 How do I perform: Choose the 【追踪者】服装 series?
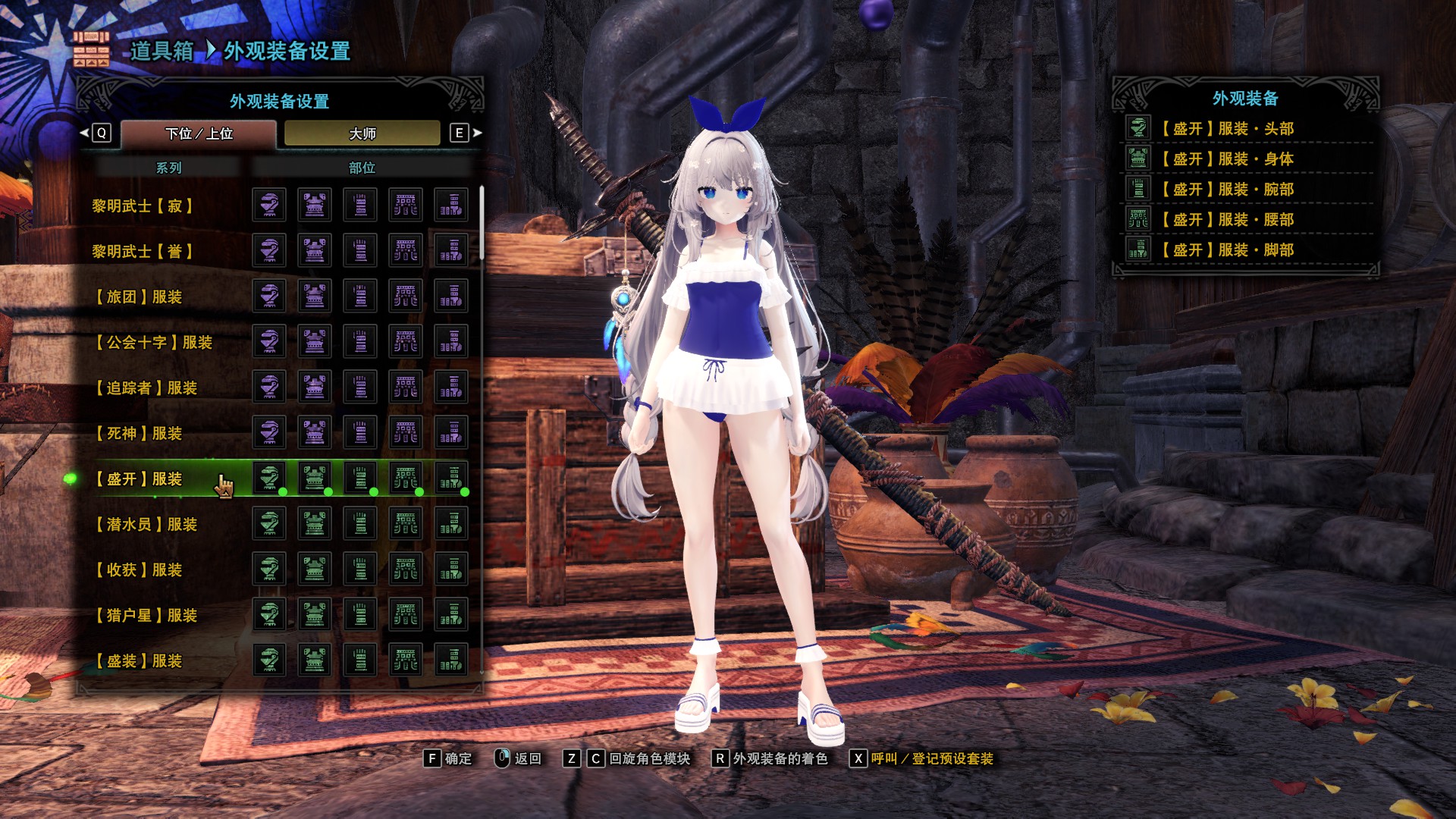pyautogui.click(x=146, y=388)
